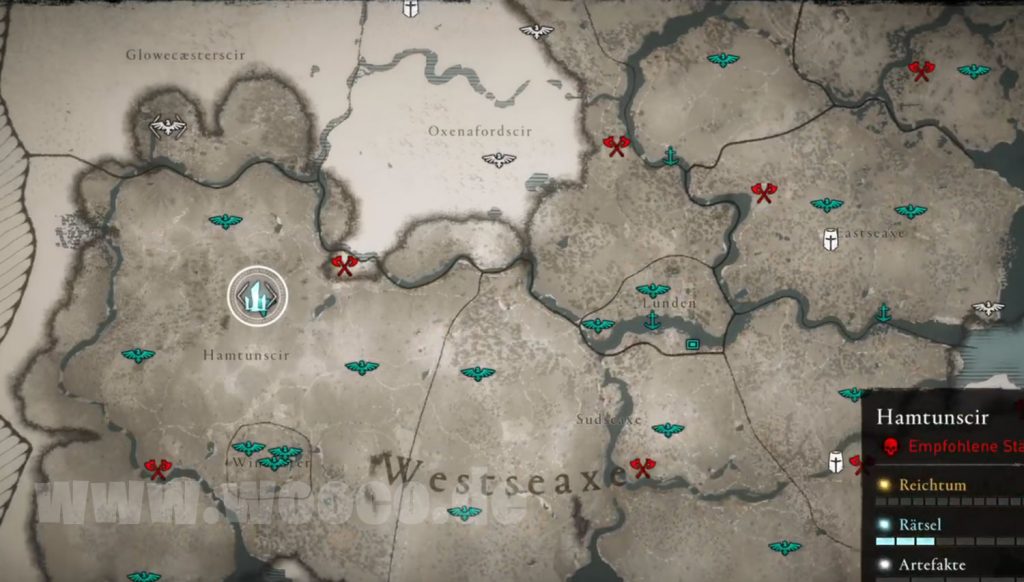Pick the red crossed axes beside Westseaxe label
1024x582 pixels.
[x=642, y=467]
